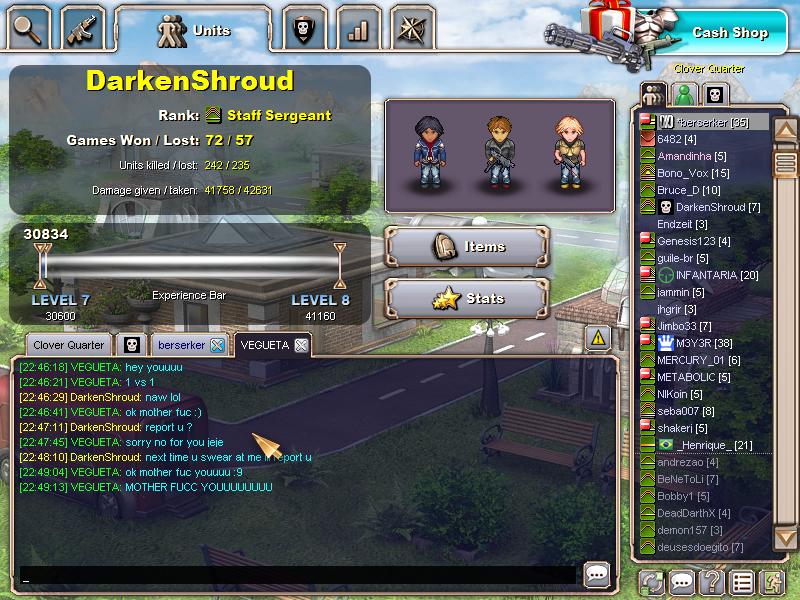Image resolution: width=800 pixels, height=600 pixels.
Task: Select the blonde soldier unit portrait
Action: coord(569,155)
